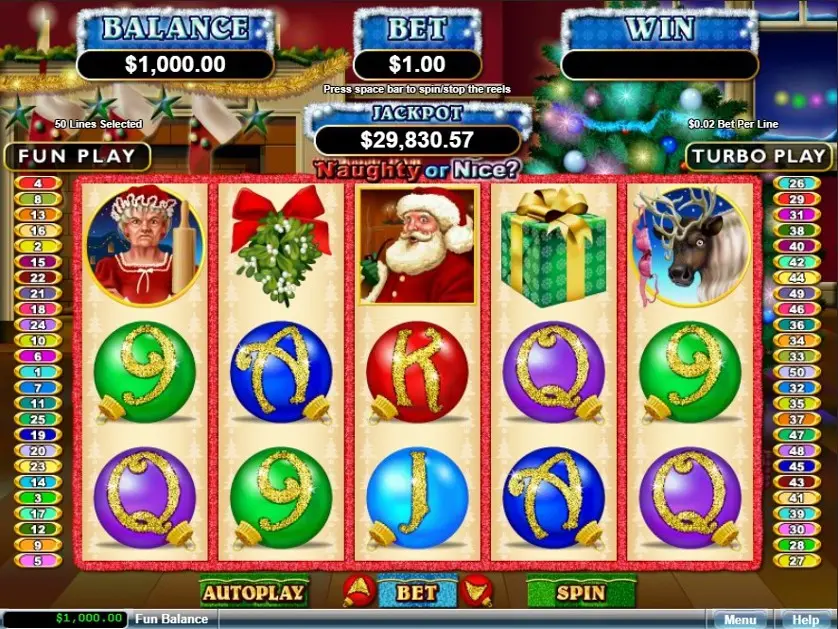
Task: Spin the reels with the SPIN button
Action: coord(580,592)
